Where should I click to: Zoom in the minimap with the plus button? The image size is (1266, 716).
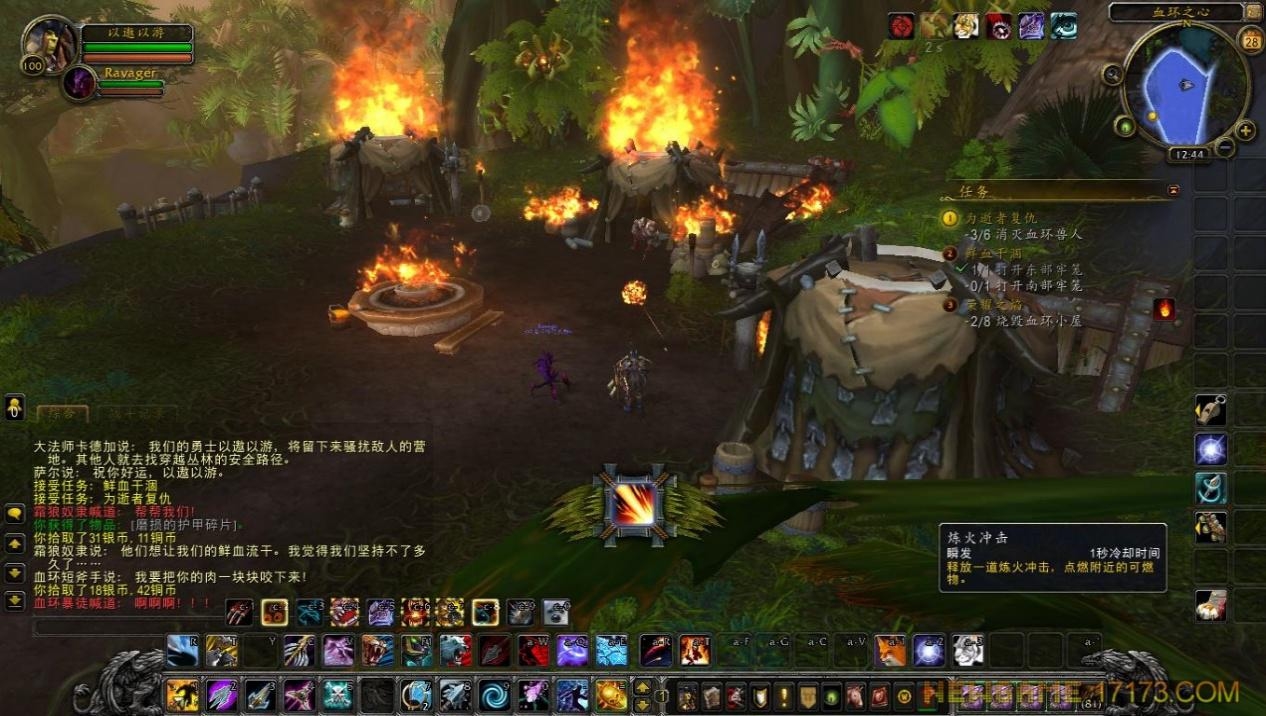click(x=1246, y=130)
